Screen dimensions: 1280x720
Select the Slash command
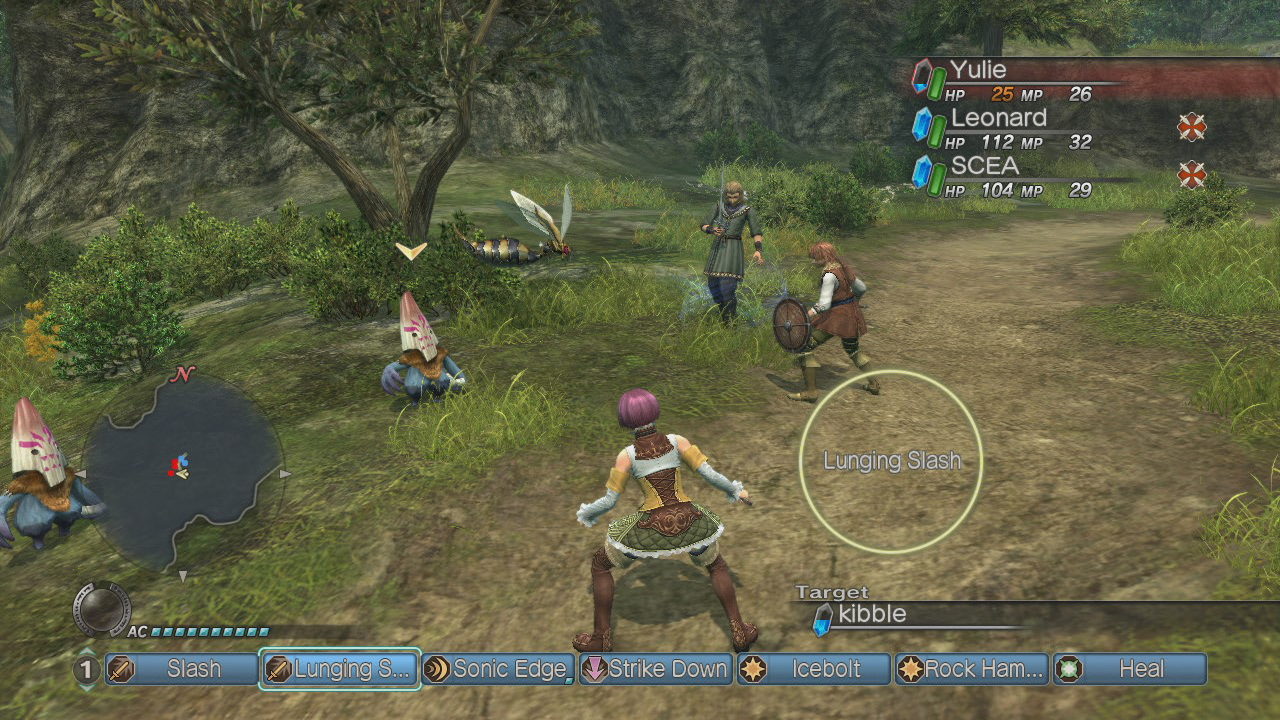pos(181,669)
